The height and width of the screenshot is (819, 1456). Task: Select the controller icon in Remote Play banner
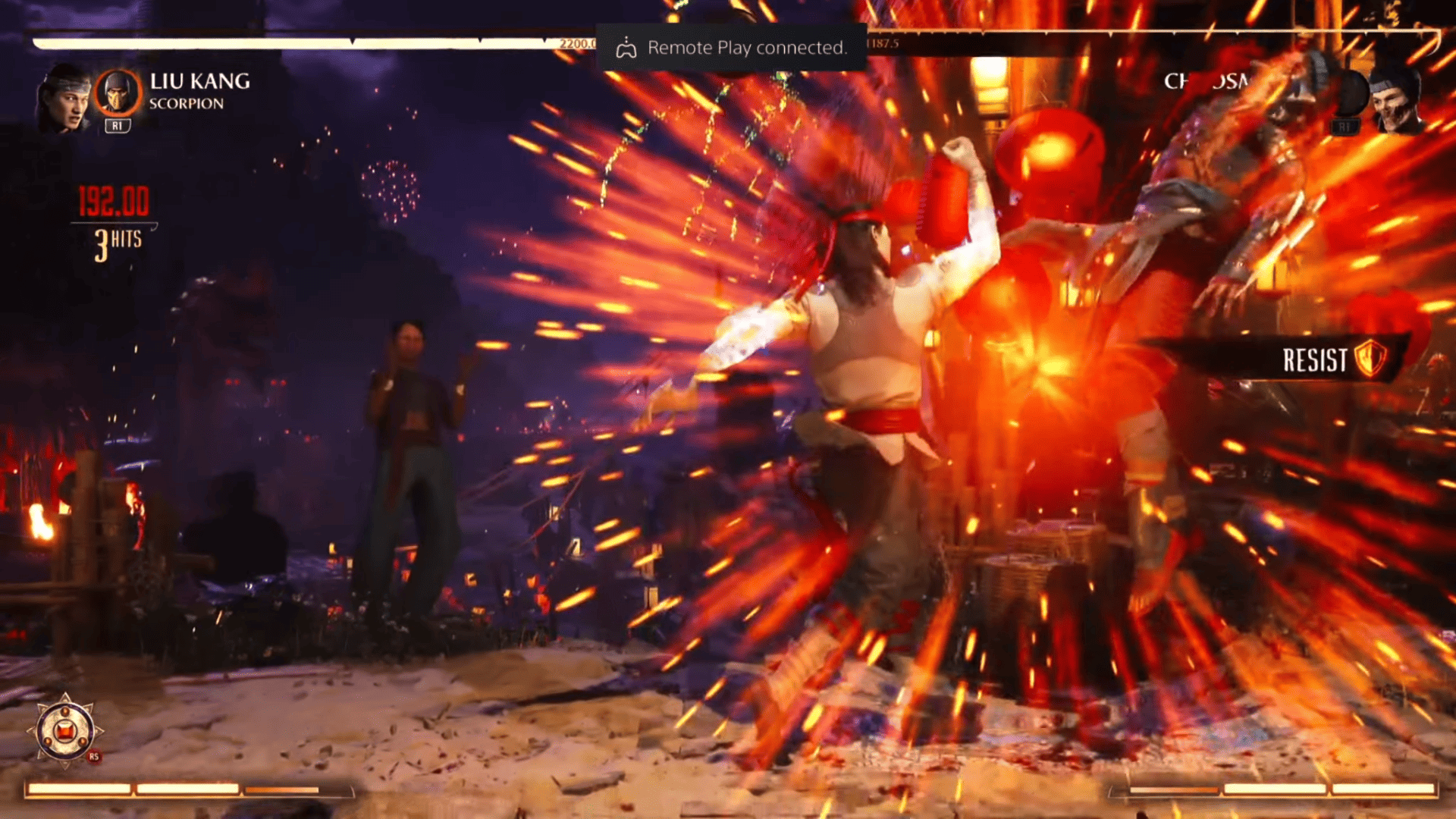[626, 47]
